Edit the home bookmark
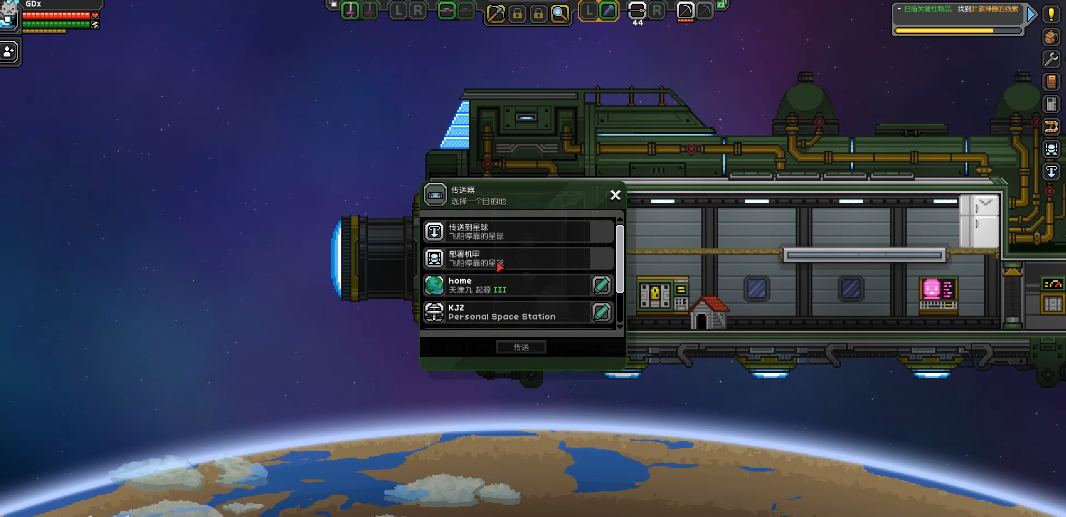1066x517 pixels. 601,285
